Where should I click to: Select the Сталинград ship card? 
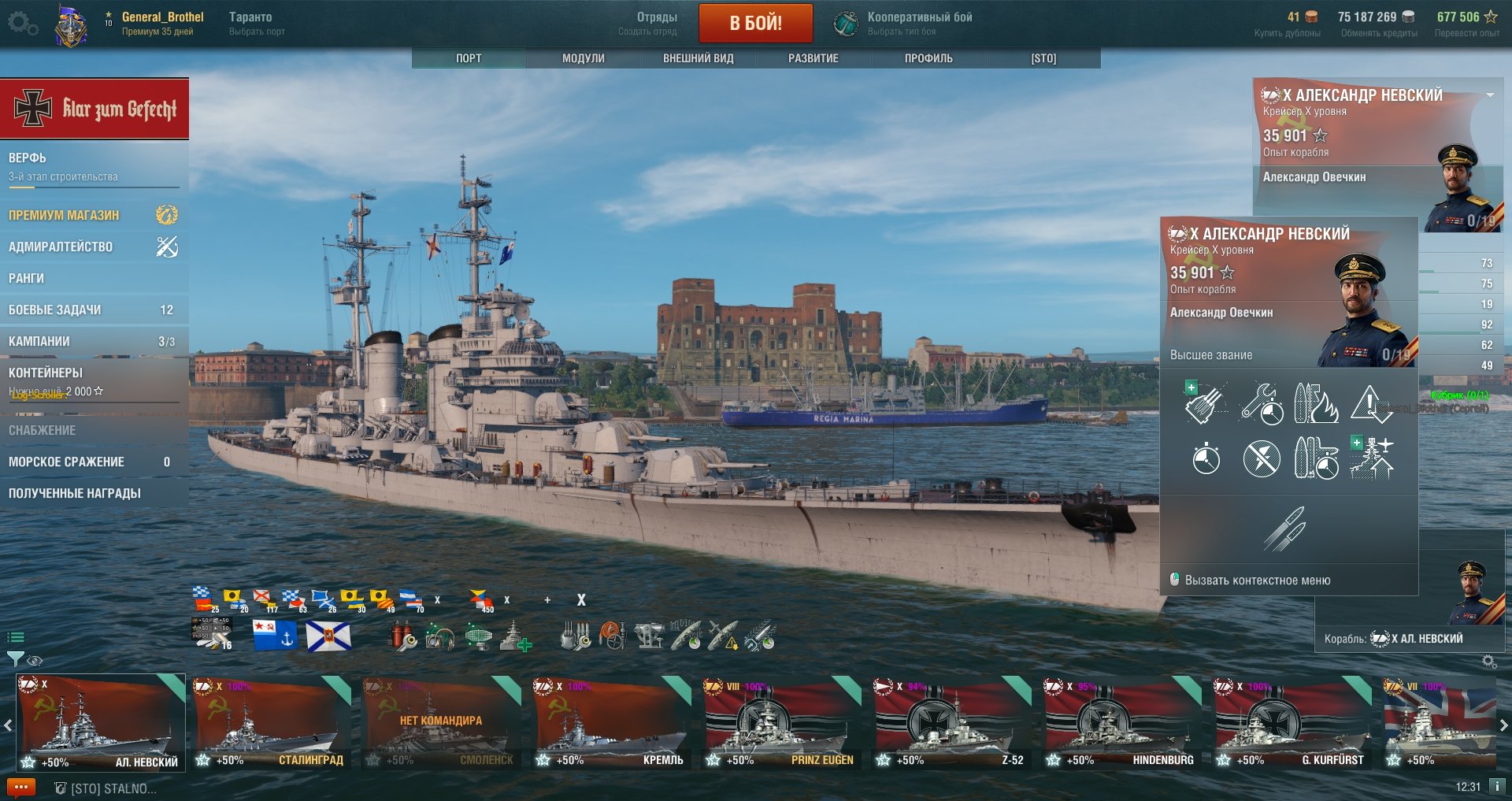(271, 722)
